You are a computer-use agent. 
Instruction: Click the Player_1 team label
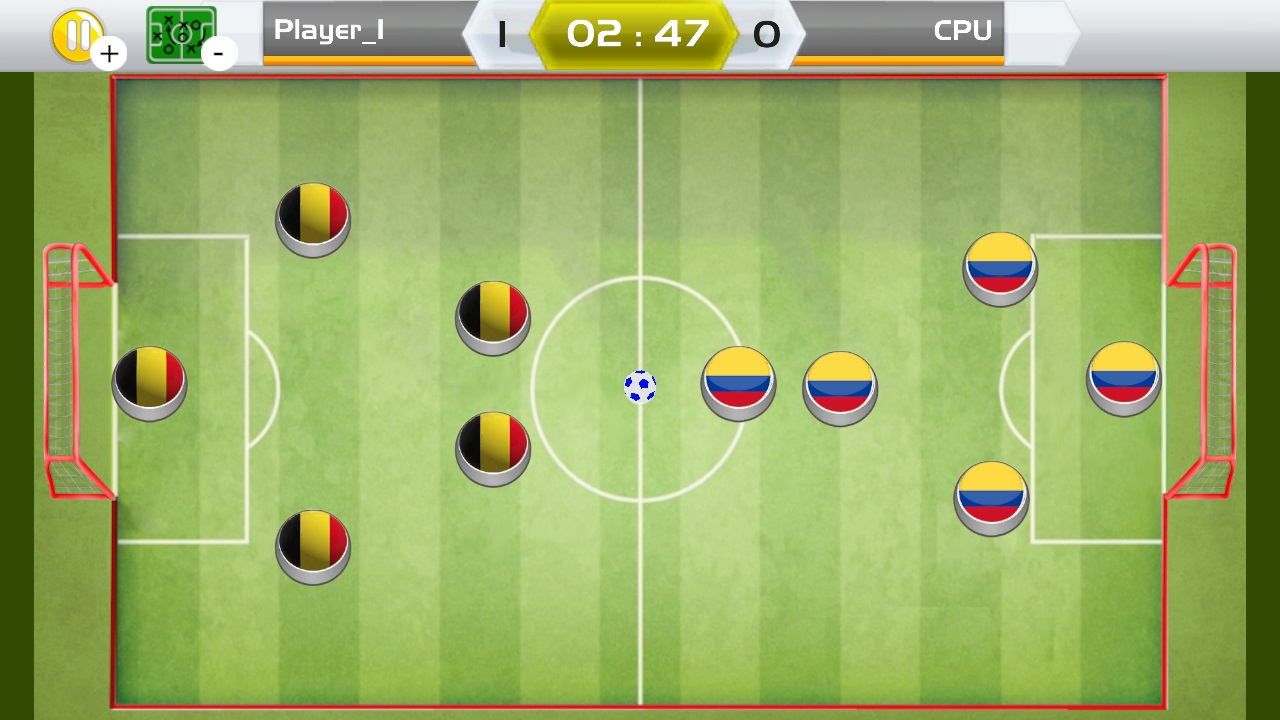click(x=330, y=32)
